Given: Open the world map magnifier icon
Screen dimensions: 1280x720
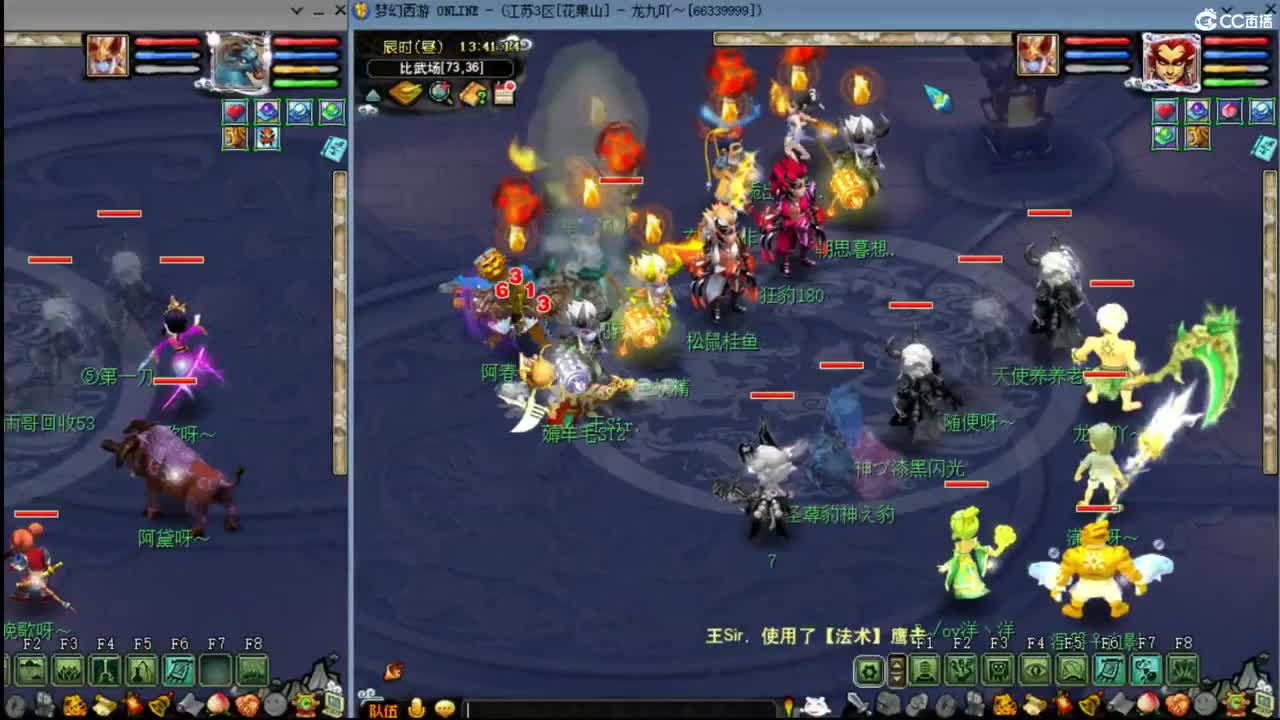Looking at the screenshot, I should point(438,92).
